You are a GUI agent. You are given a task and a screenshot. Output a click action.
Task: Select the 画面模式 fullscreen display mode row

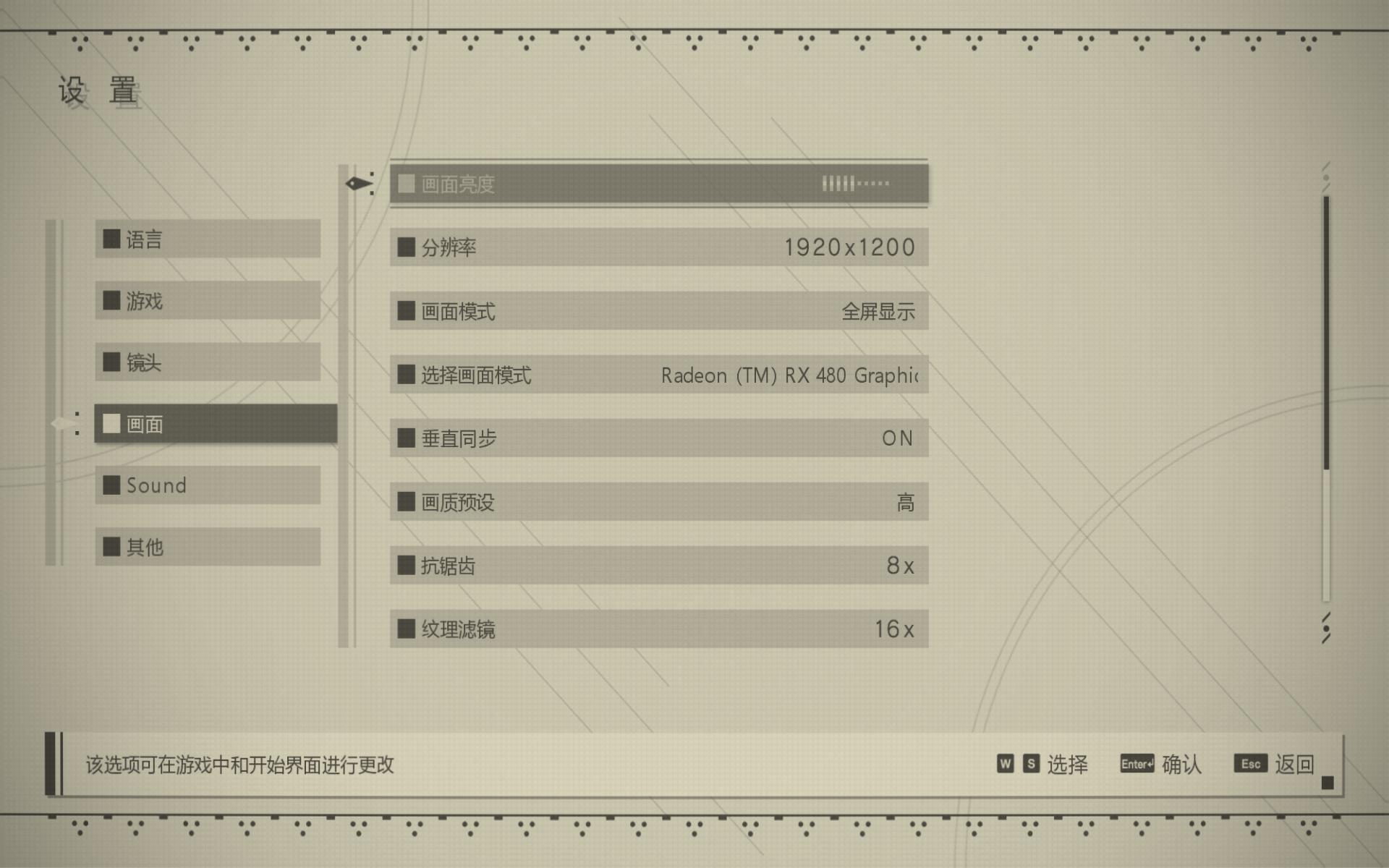[x=658, y=311]
